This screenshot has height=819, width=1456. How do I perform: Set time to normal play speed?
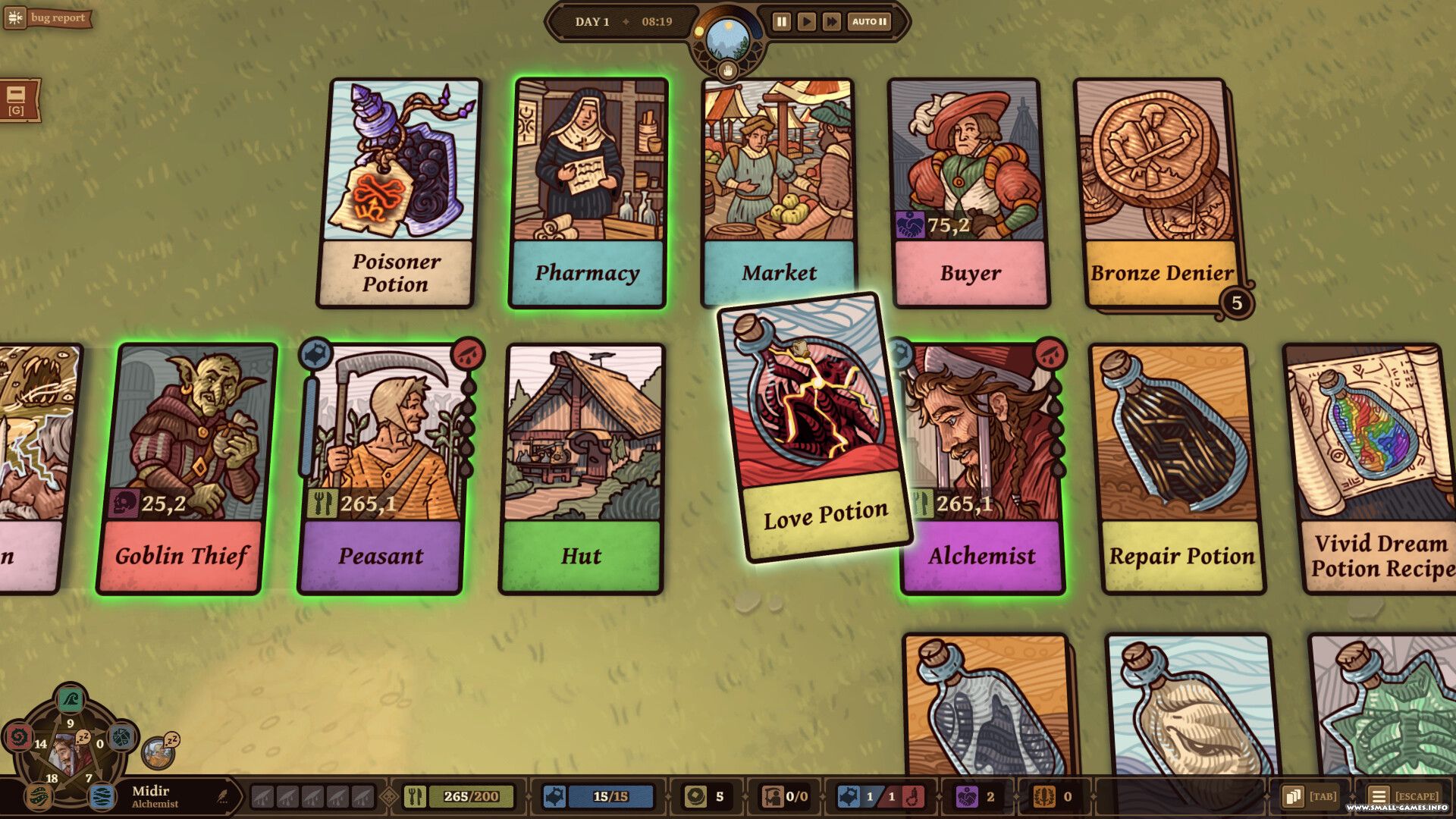[806, 22]
